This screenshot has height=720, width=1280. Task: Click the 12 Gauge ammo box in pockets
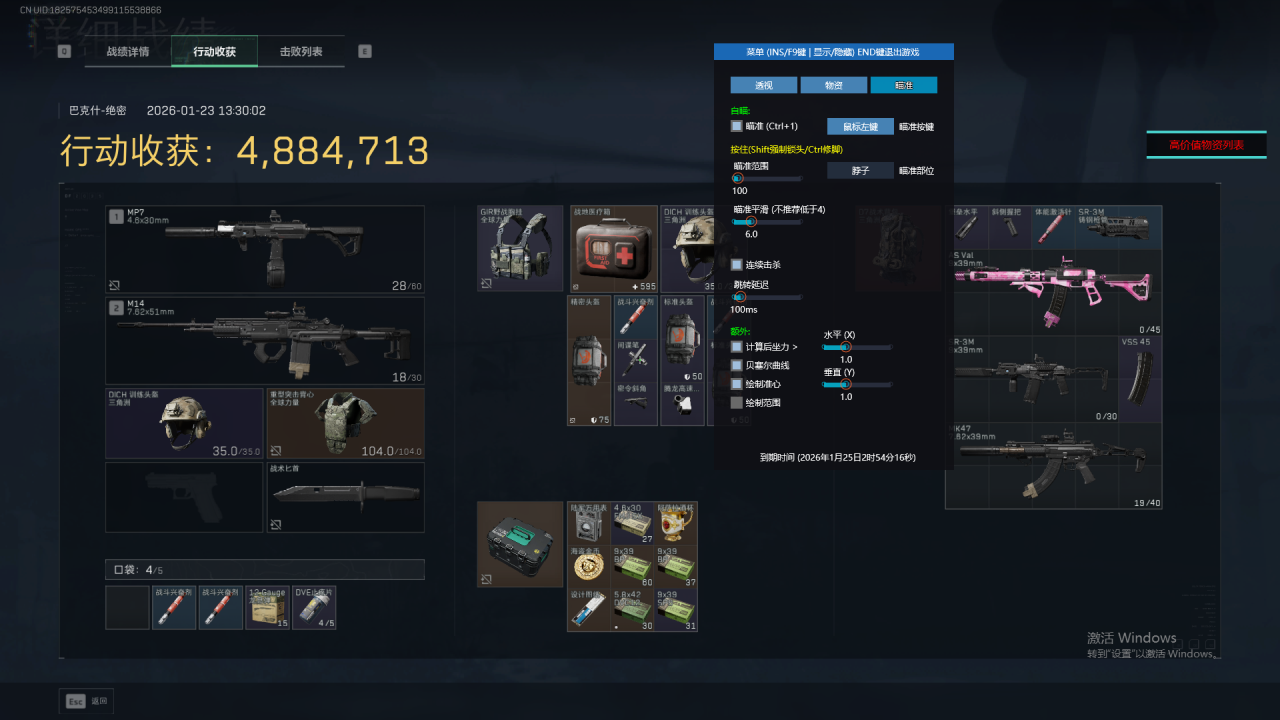267,608
